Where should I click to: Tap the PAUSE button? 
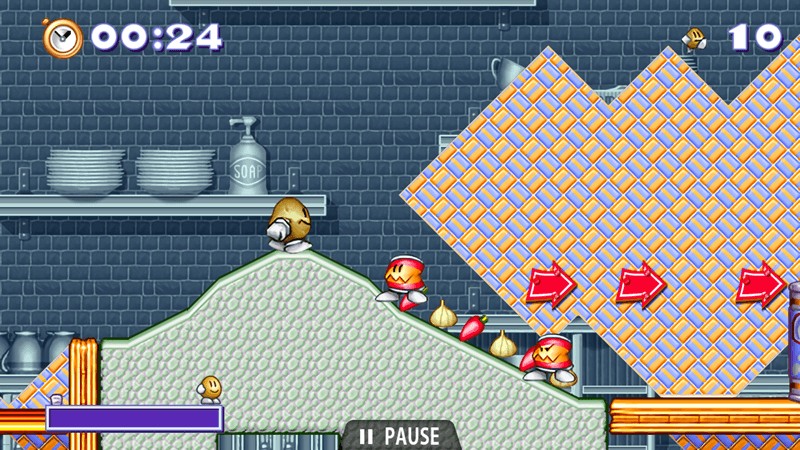[x=400, y=436]
